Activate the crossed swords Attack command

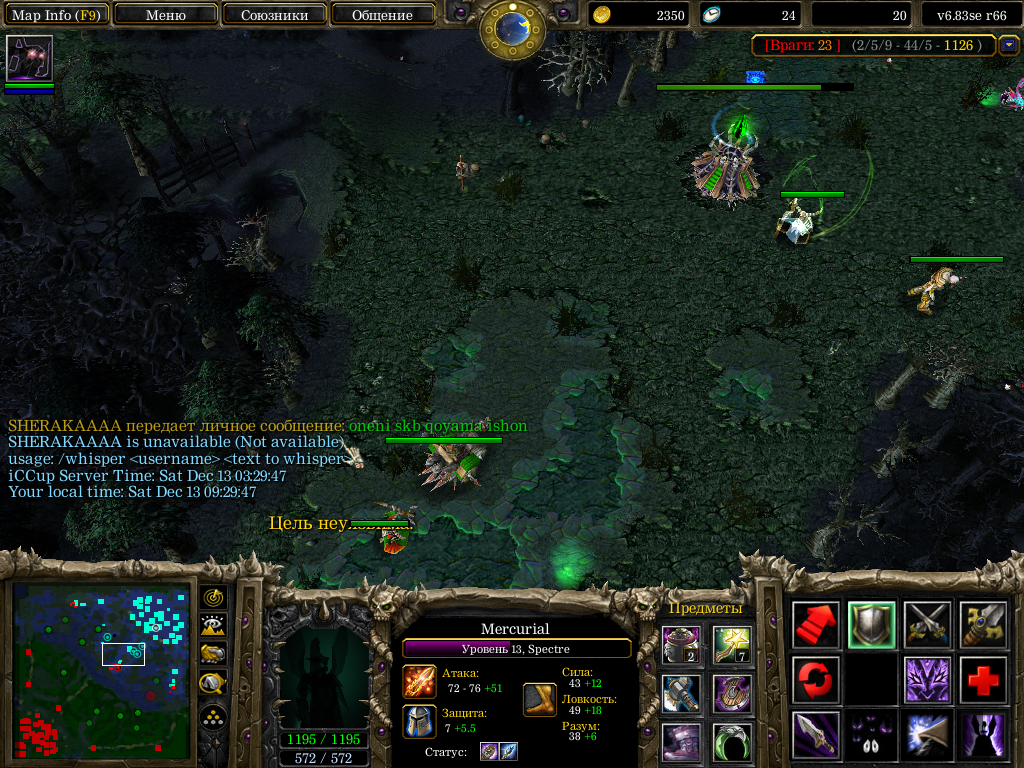point(927,625)
